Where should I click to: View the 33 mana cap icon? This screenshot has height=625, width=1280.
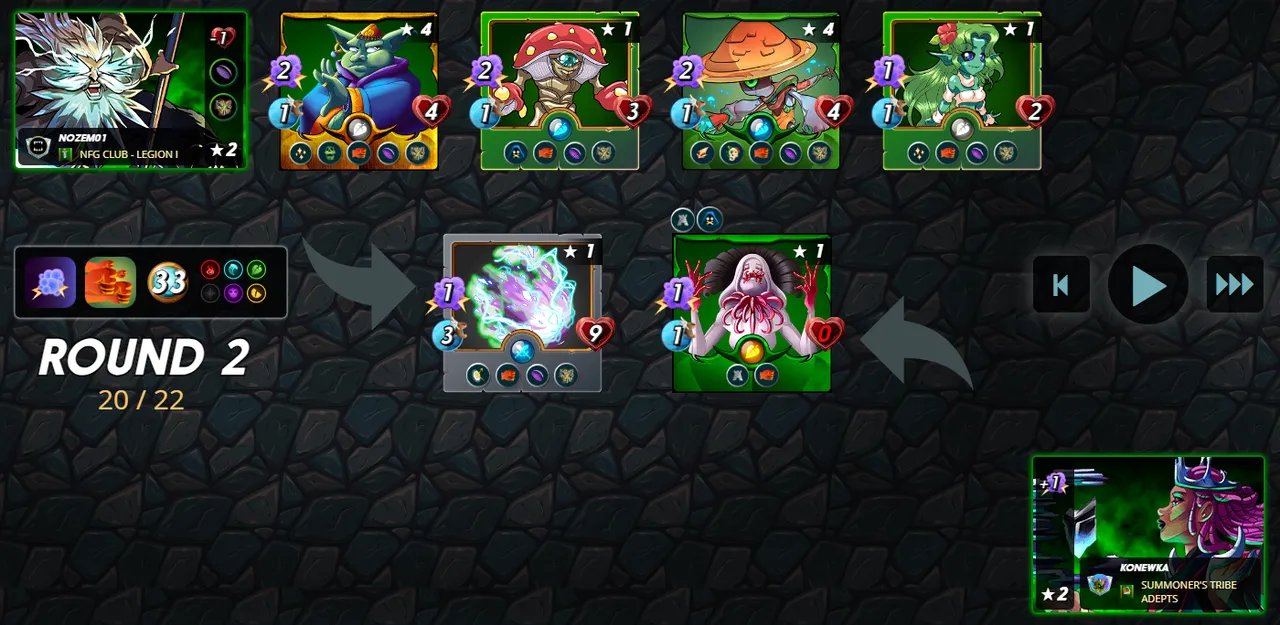tap(168, 283)
